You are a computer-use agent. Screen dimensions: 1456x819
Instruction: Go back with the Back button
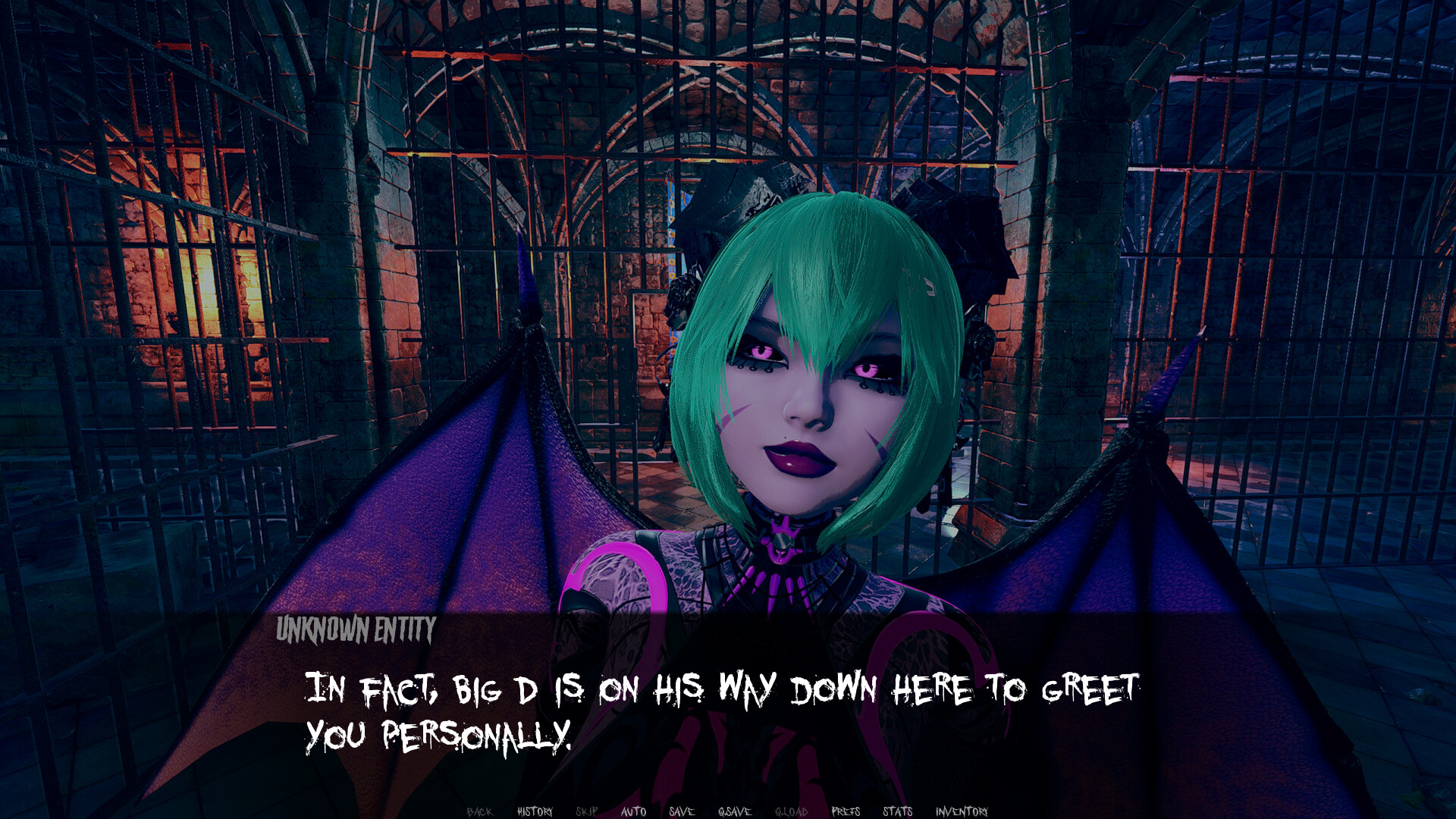(x=479, y=811)
